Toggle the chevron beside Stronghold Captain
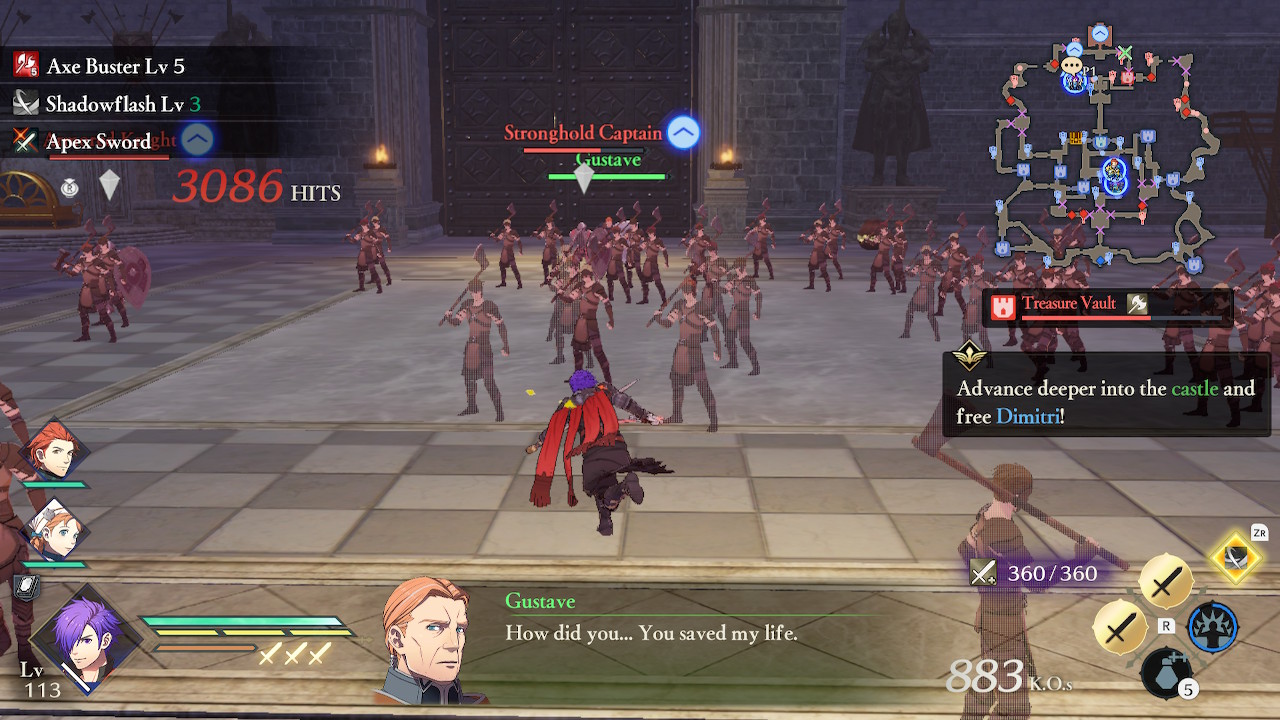Viewport: 1280px width, 720px height. tap(682, 132)
